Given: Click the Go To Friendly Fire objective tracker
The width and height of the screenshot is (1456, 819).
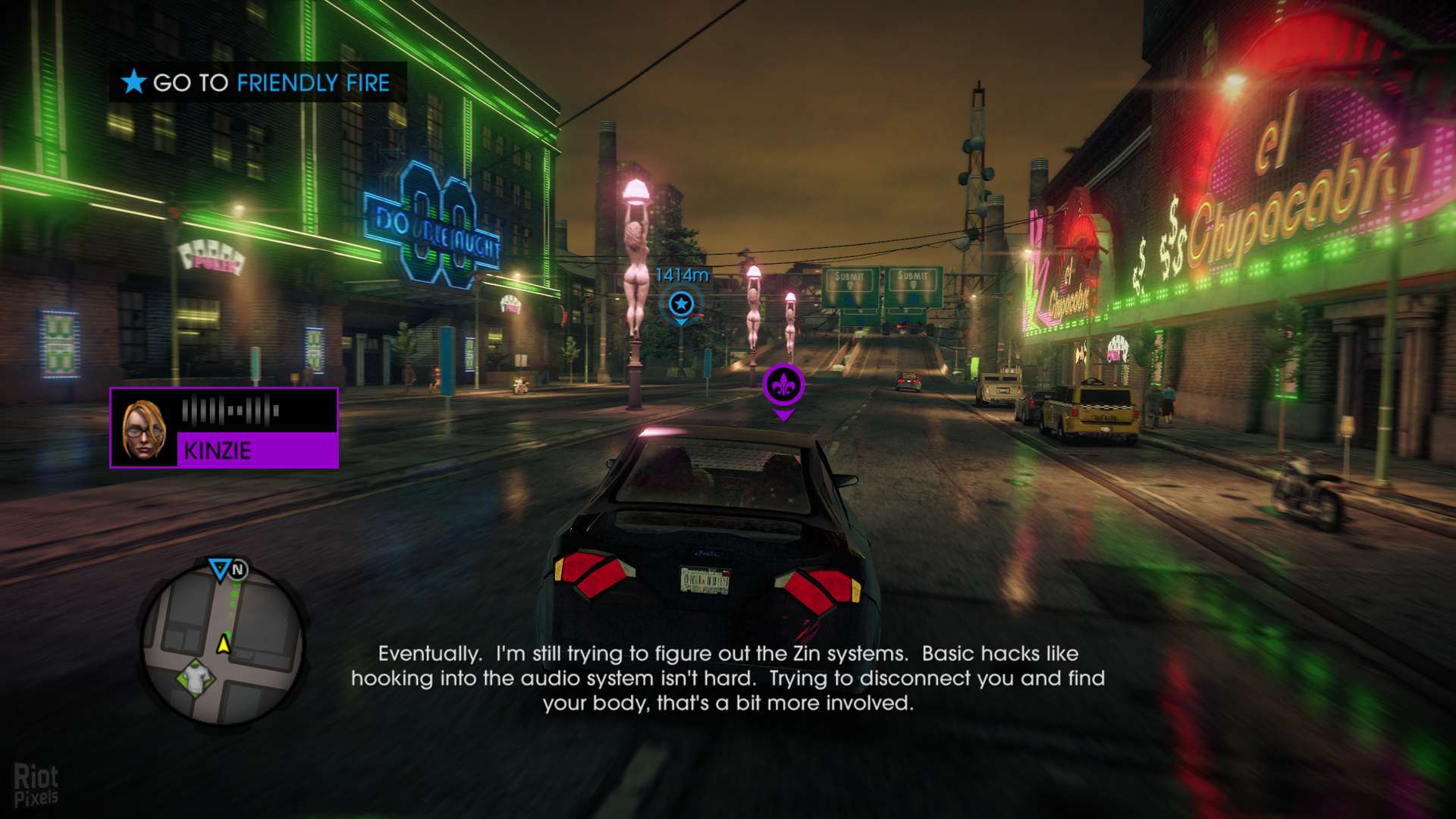Looking at the screenshot, I should click(258, 82).
